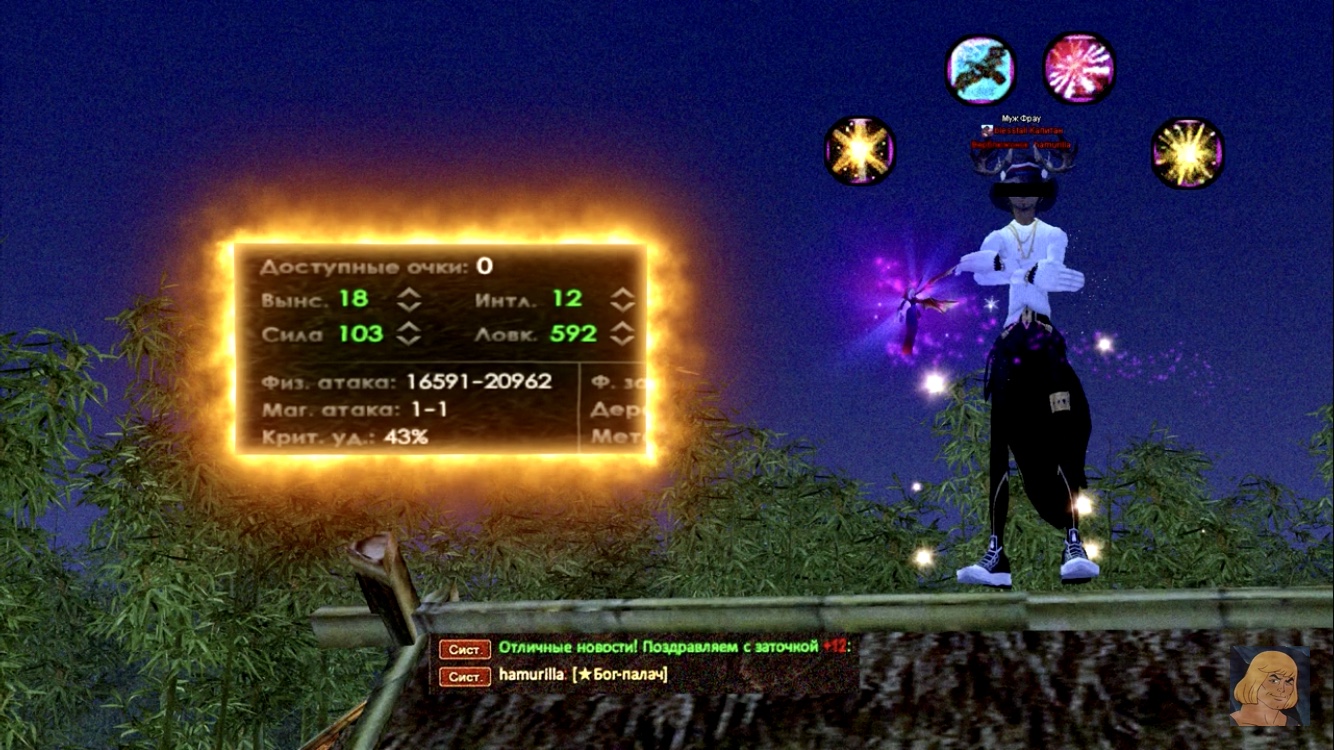Activate the pink burst skill icon
This screenshot has width=1334, height=750.
(x=1079, y=69)
